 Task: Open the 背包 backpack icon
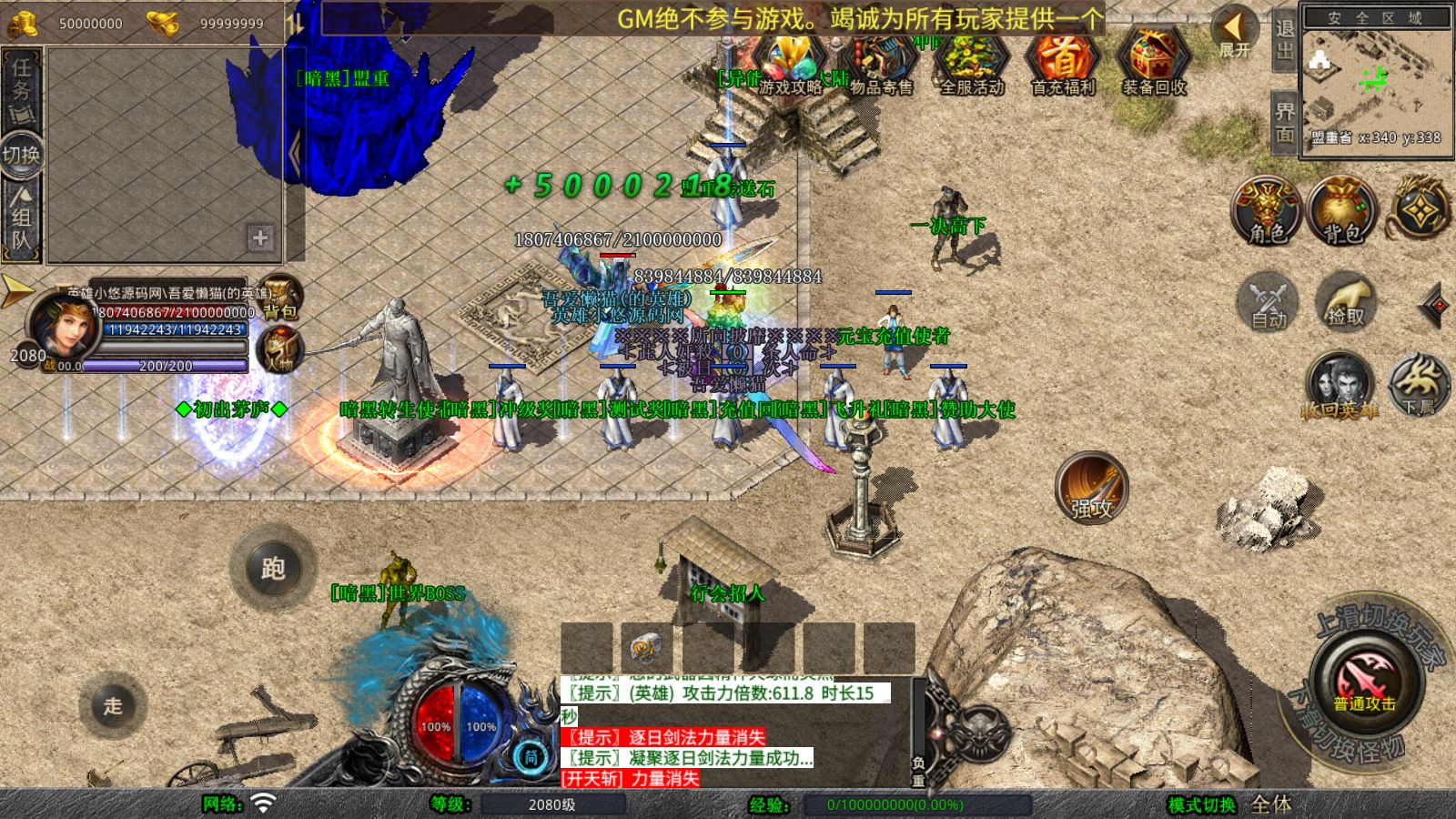click(1338, 211)
